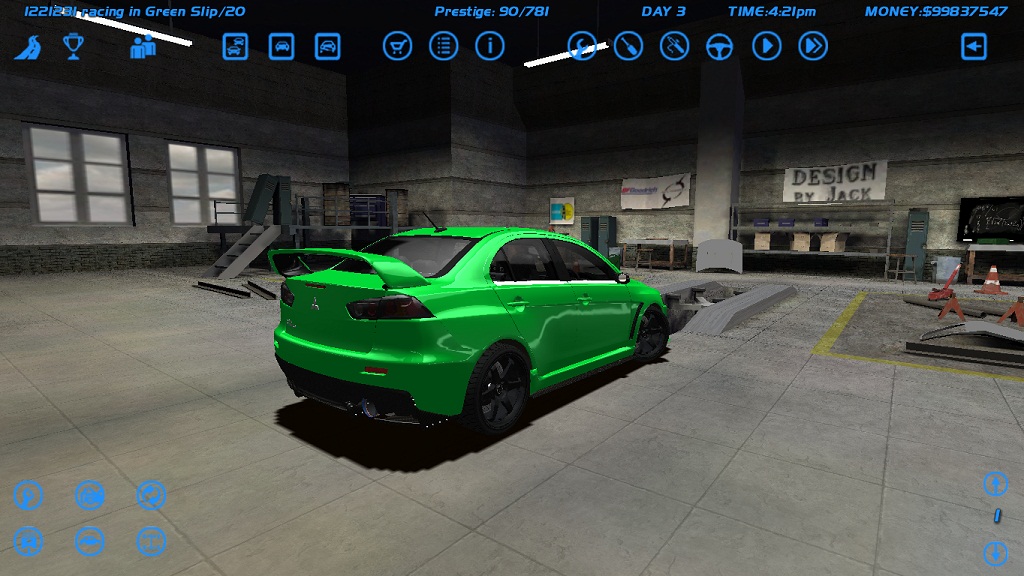Select the single front-view car icon
Viewport: 1024px width, 576px height.
(x=281, y=46)
